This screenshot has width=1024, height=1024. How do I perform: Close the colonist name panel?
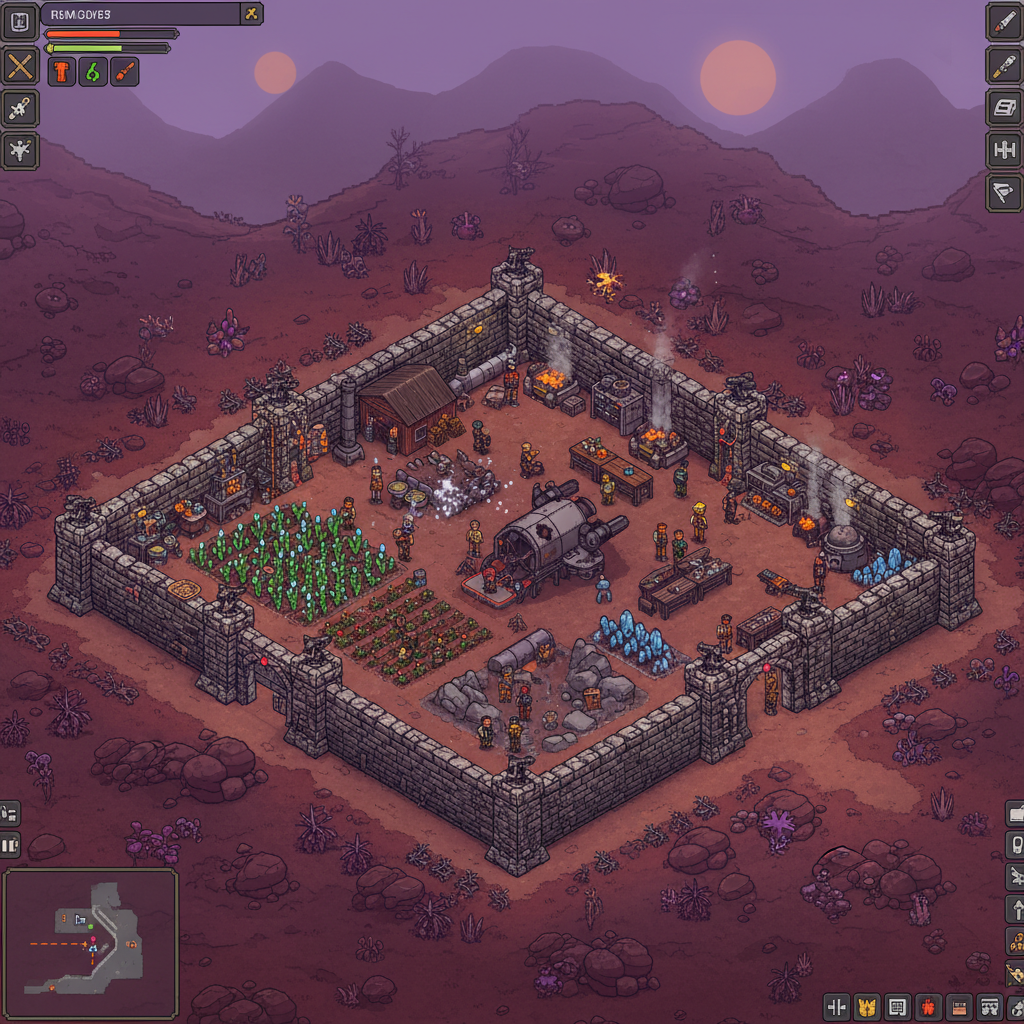point(252,13)
